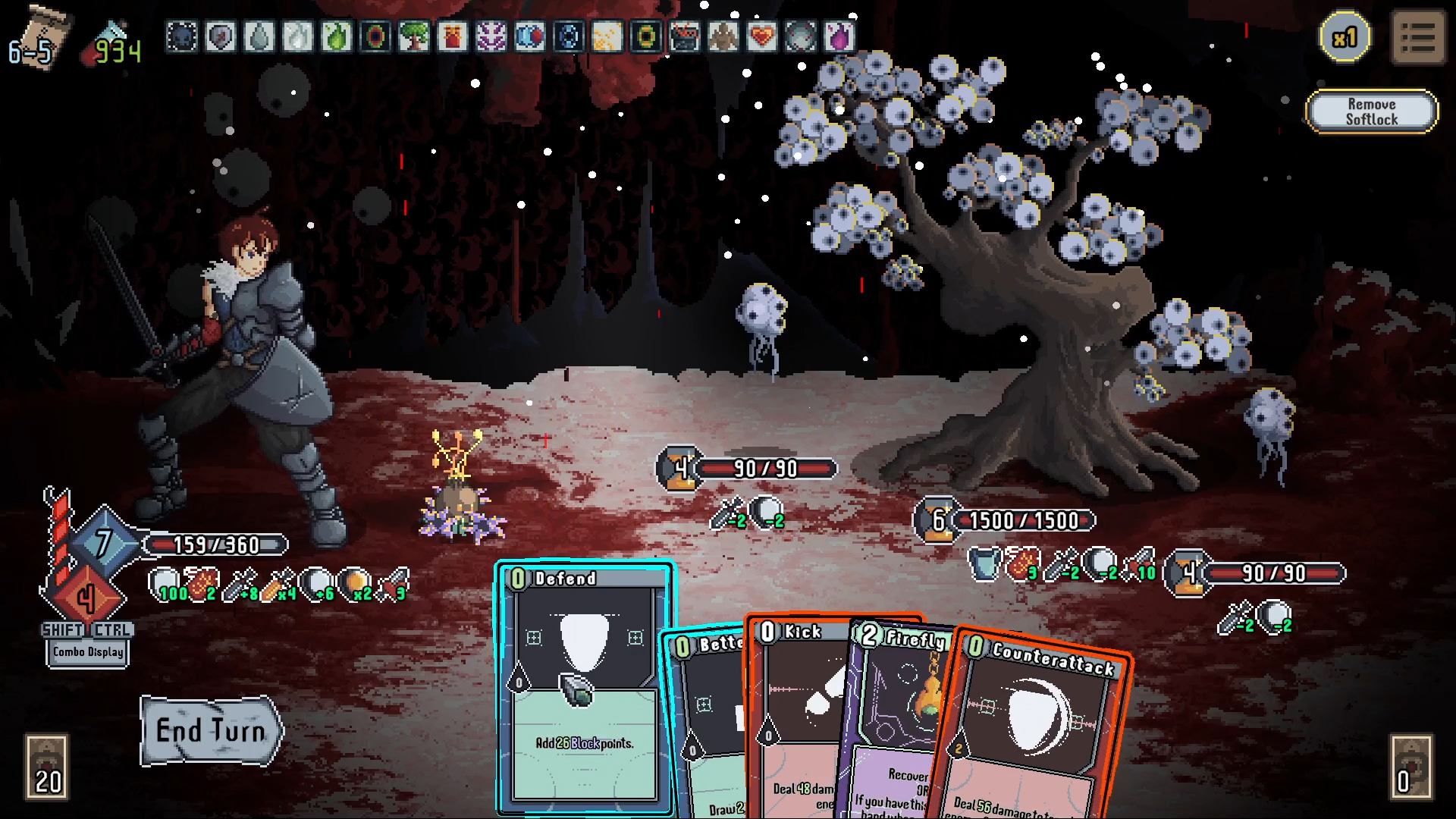This screenshot has height=819, width=1456.
Task: Inspect the red gift box relic
Action: coord(452,36)
